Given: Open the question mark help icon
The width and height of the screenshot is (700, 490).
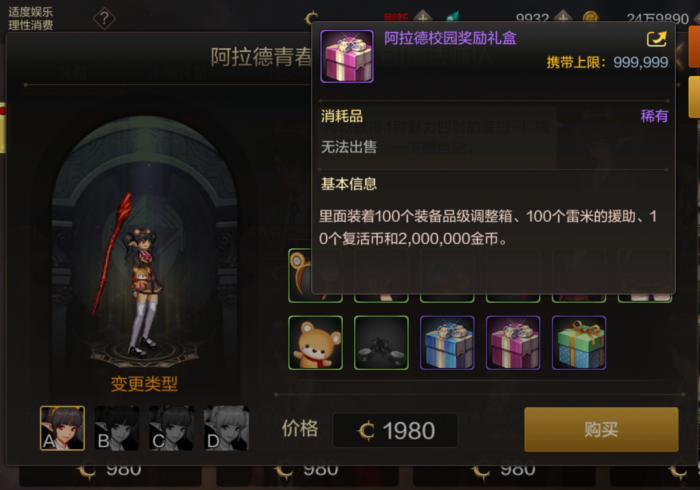Looking at the screenshot, I should [x=104, y=18].
